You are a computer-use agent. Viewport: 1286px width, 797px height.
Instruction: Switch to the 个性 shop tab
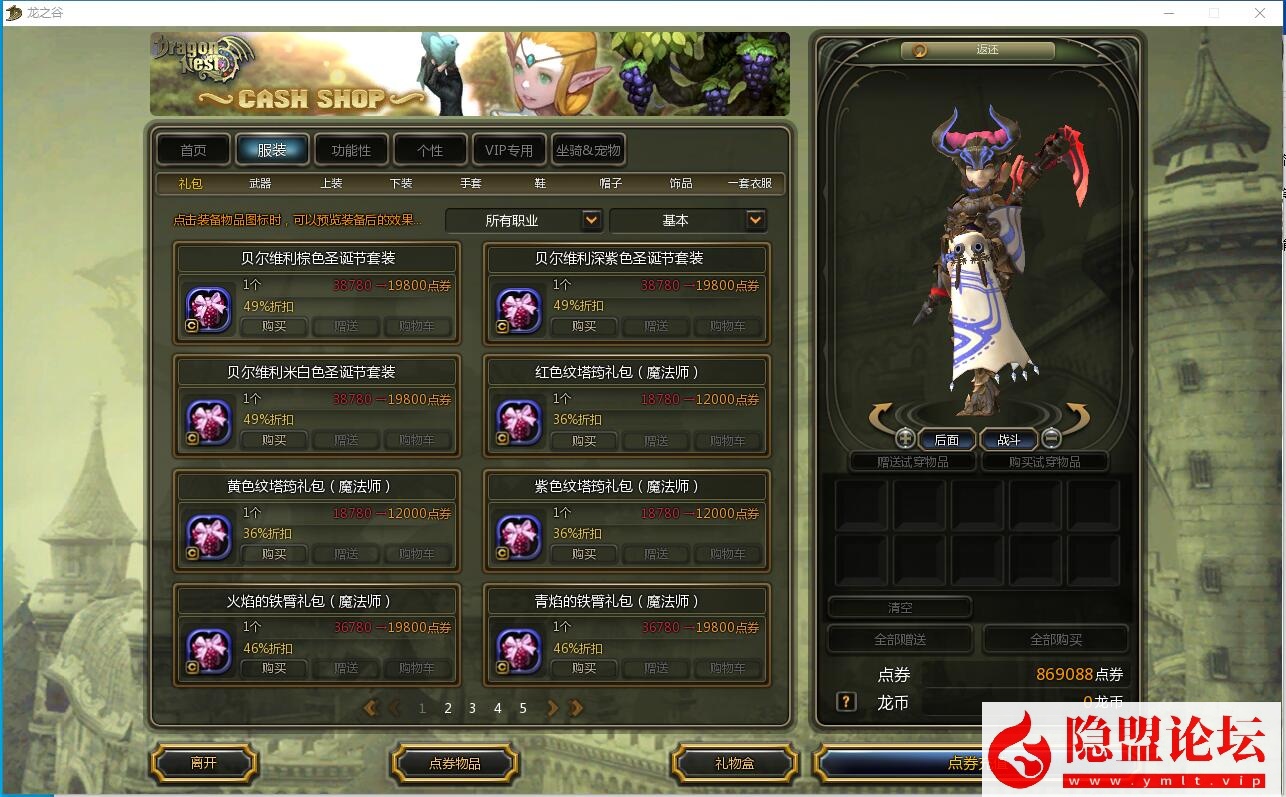pos(430,148)
